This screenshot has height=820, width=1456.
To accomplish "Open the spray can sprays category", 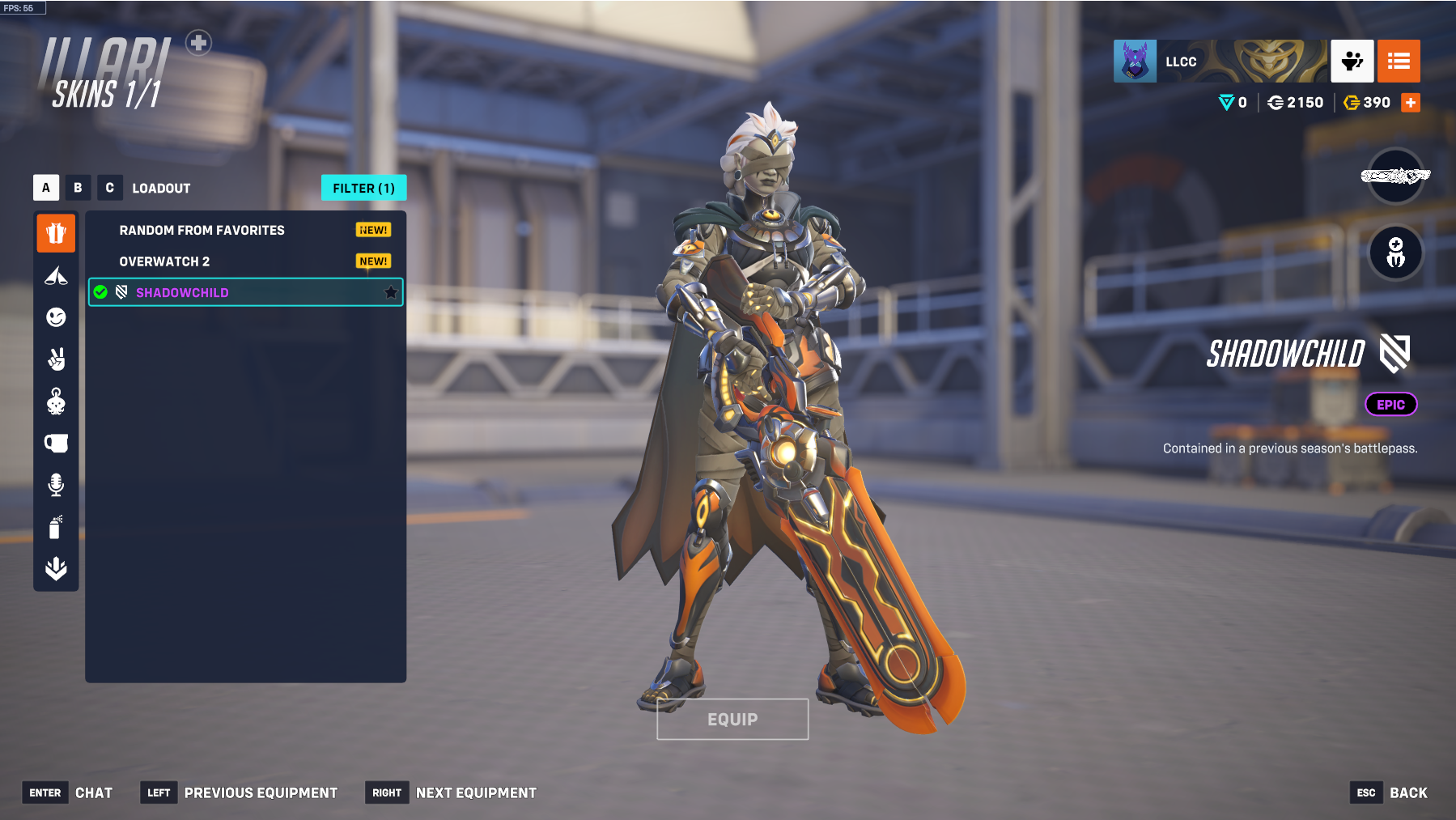I will point(56,527).
